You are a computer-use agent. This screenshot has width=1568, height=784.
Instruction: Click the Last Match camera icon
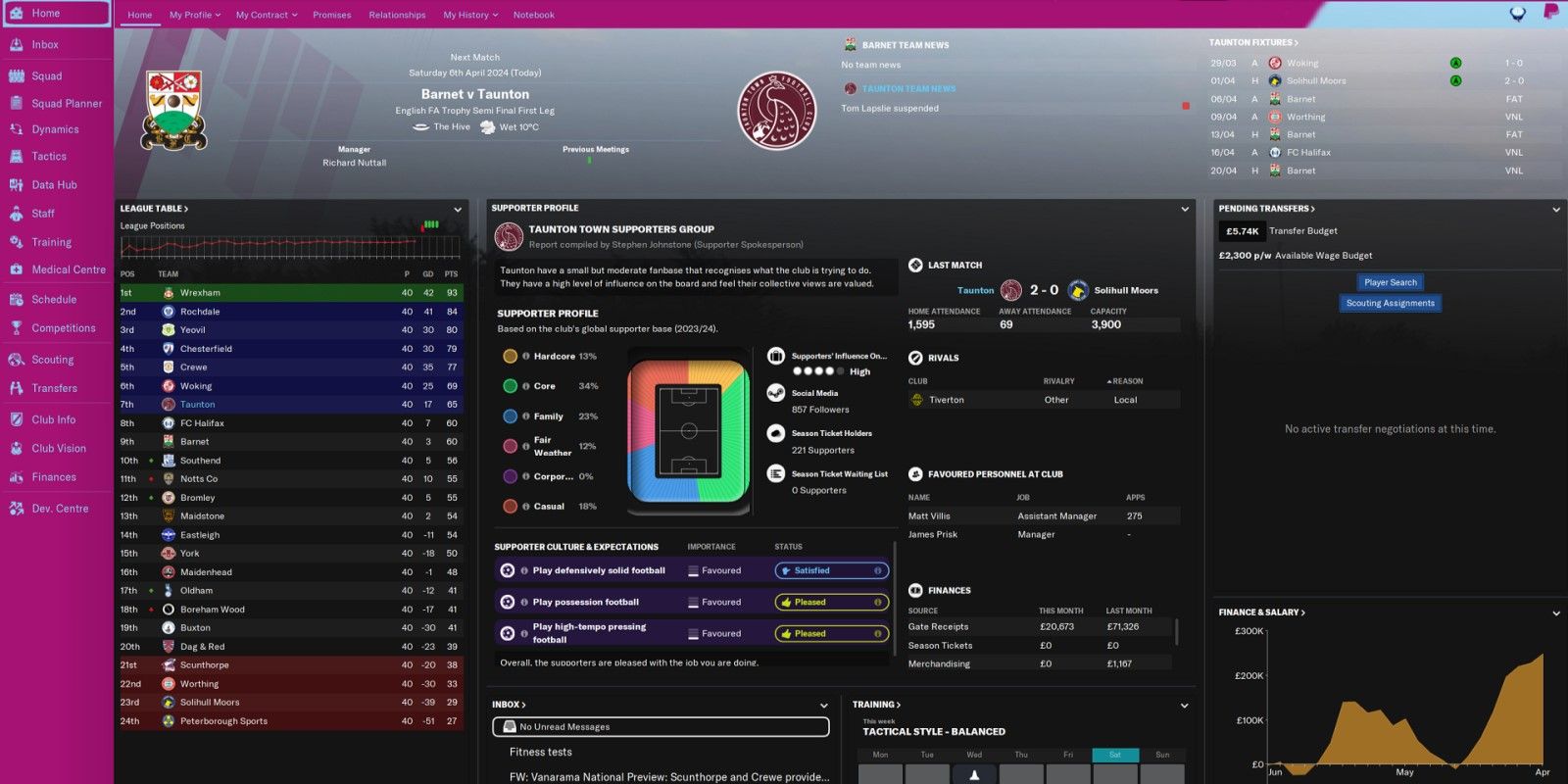click(916, 265)
